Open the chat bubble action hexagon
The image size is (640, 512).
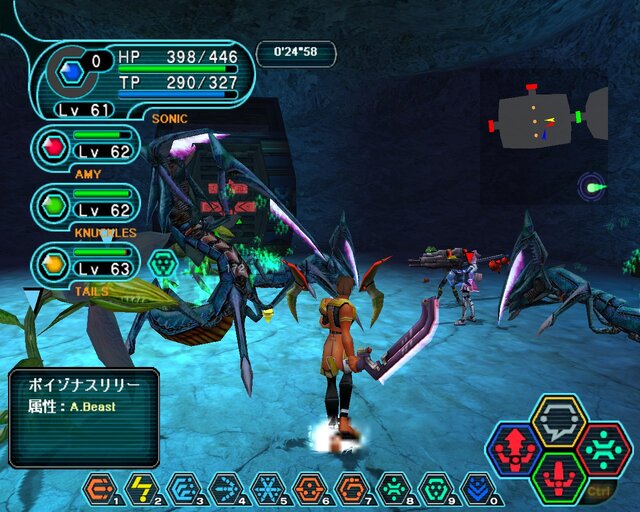pos(558,421)
